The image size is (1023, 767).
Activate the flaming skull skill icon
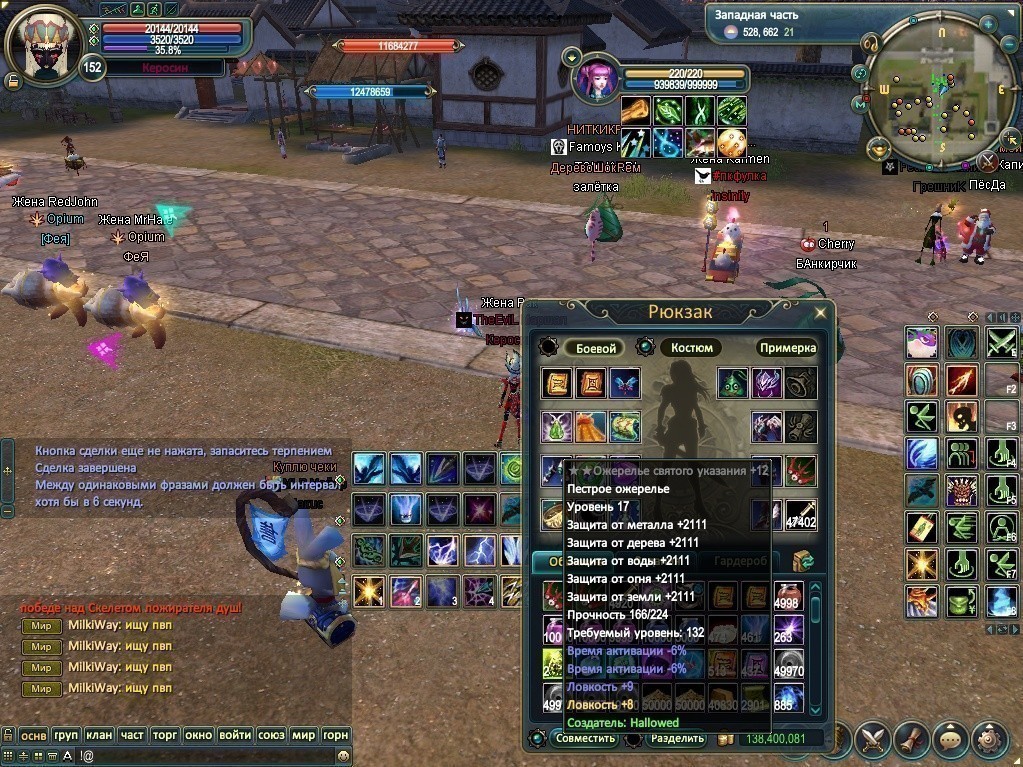pos(963,413)
